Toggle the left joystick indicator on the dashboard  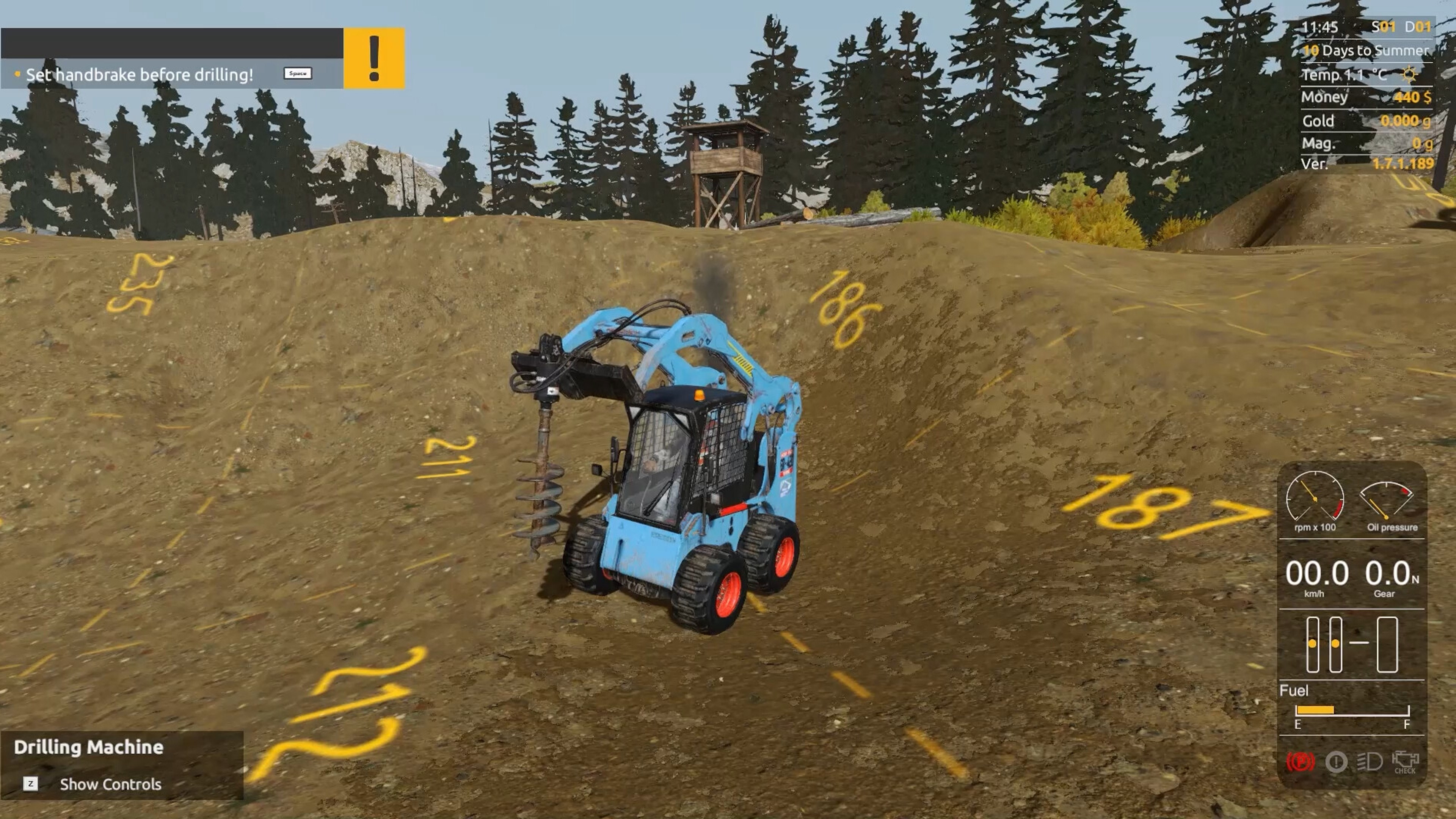pos(1312,644)
